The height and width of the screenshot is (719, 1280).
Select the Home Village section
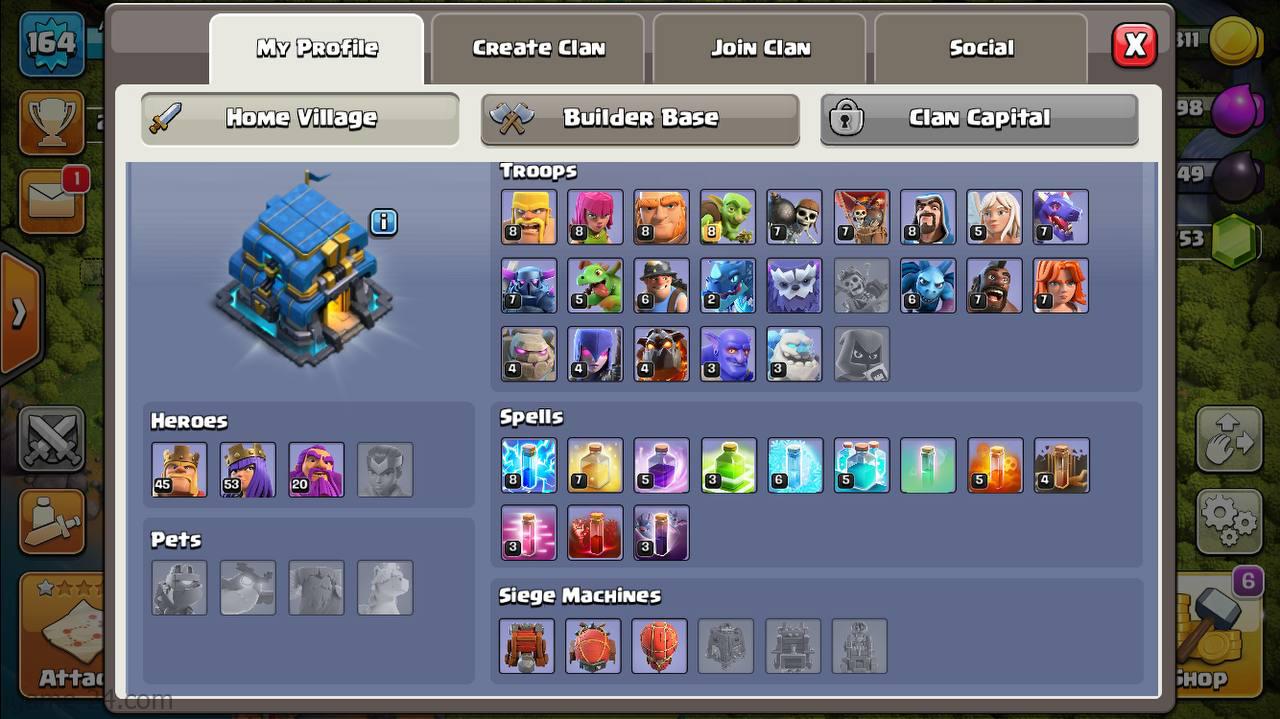[x=300, y=118]
